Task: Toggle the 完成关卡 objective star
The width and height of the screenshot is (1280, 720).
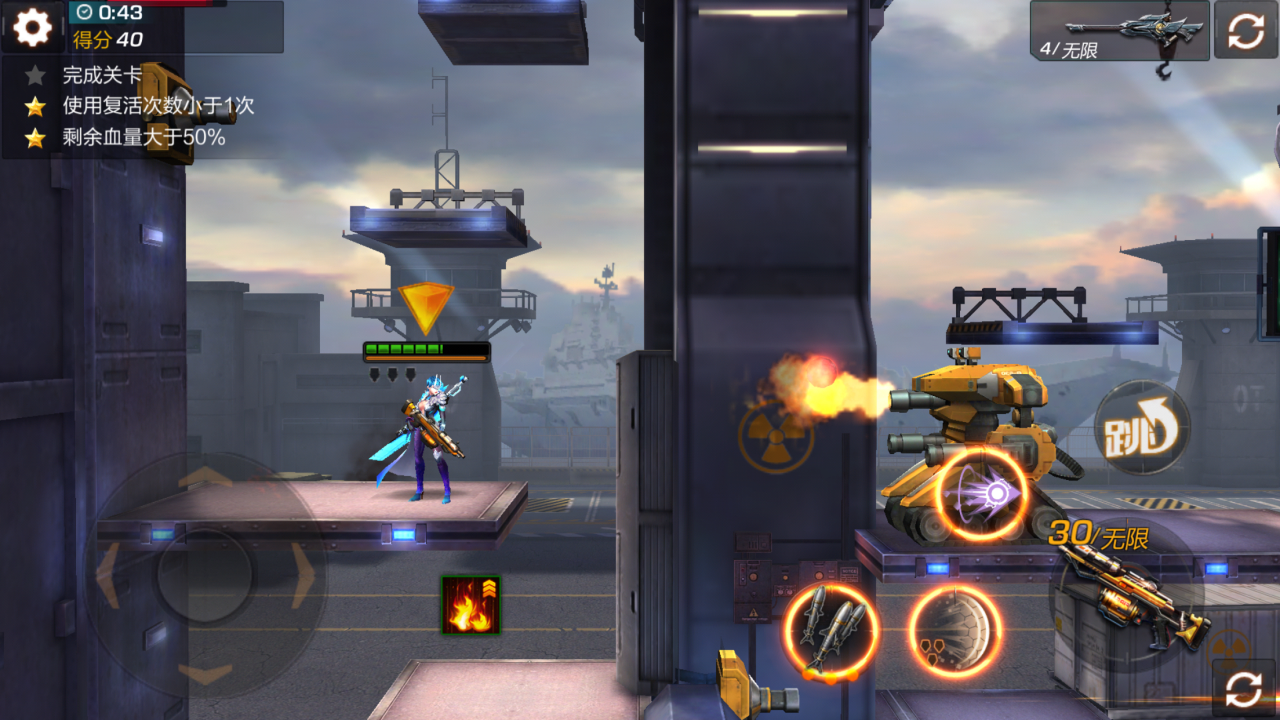Action: 35,73
